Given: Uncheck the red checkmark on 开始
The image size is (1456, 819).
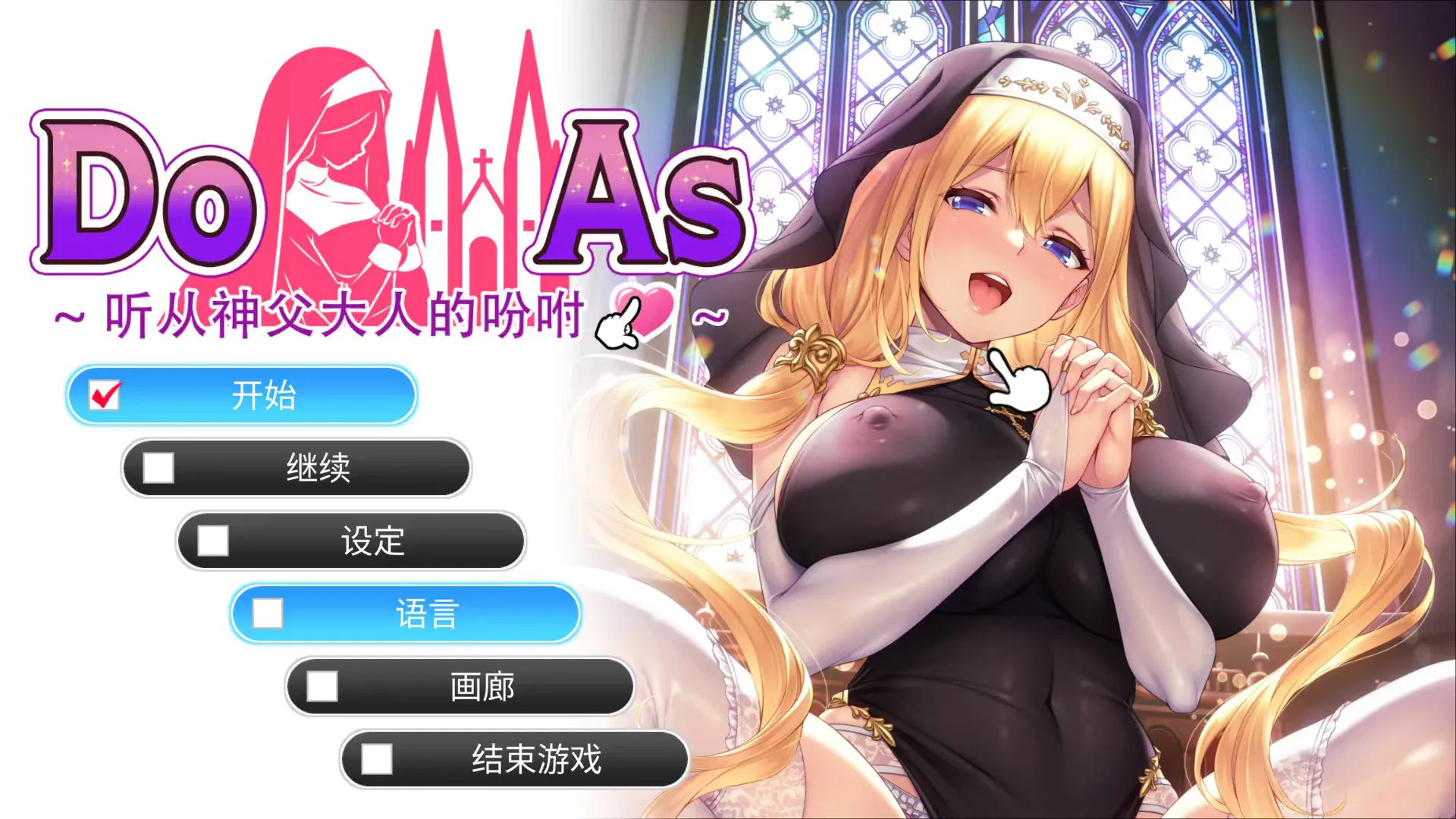Looking at the screenshot, I should 106,394.
